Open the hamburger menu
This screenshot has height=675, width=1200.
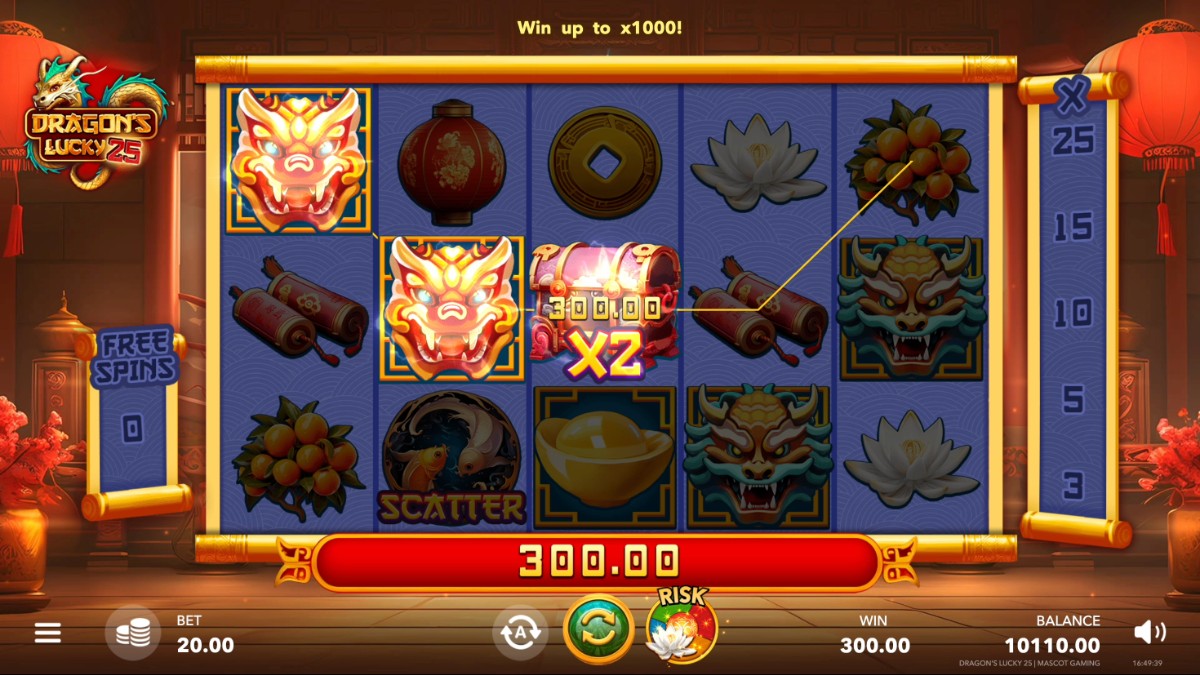coord(48,632)
